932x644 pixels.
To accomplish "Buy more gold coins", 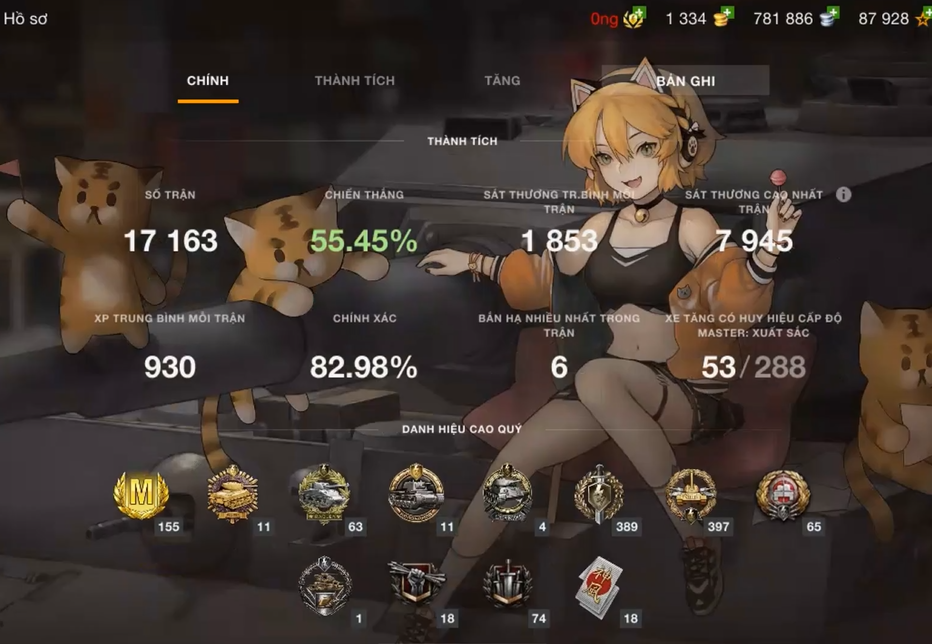I will (x=722, y=18).
